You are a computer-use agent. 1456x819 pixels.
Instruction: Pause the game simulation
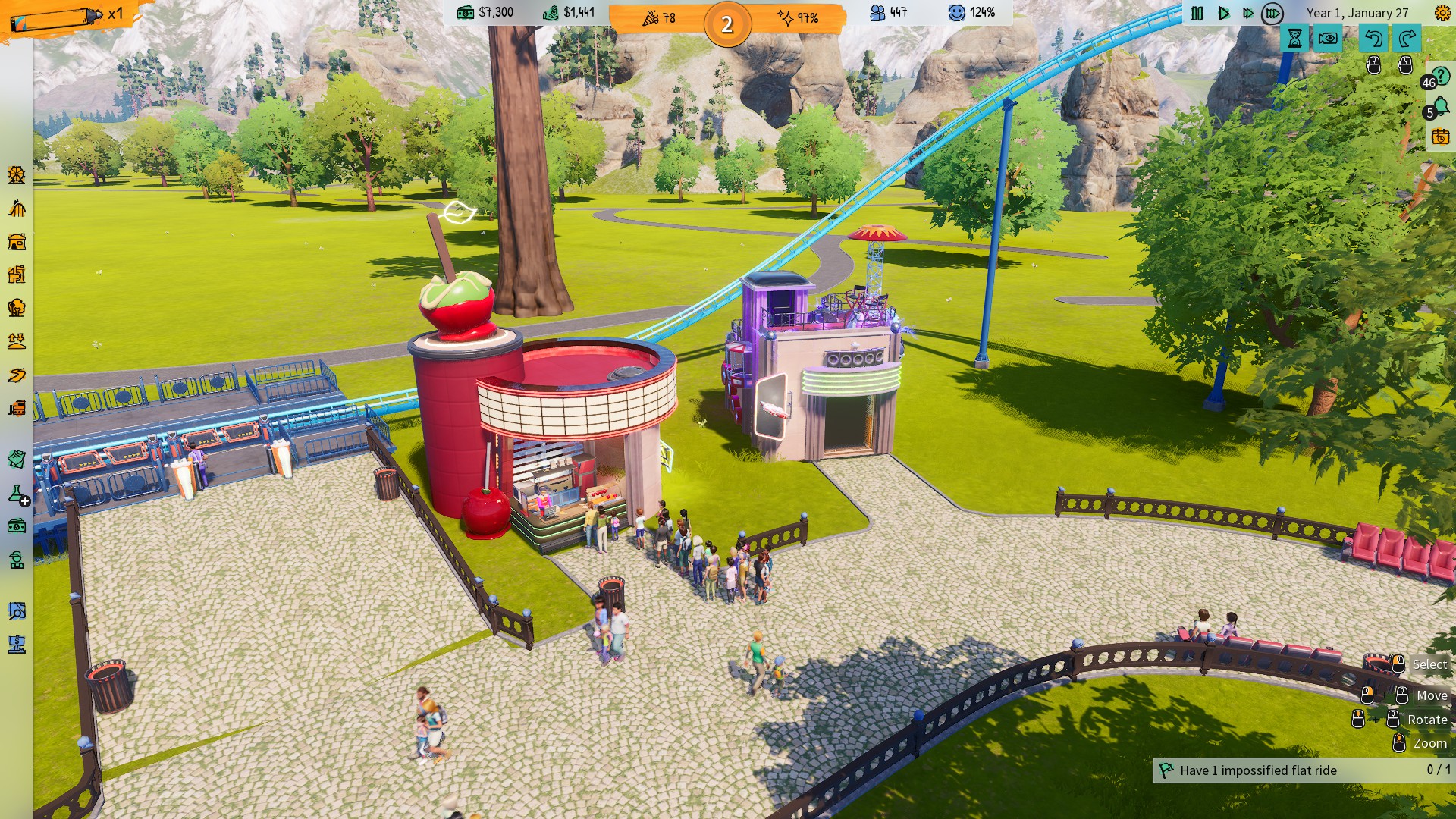coord(1197,14)
